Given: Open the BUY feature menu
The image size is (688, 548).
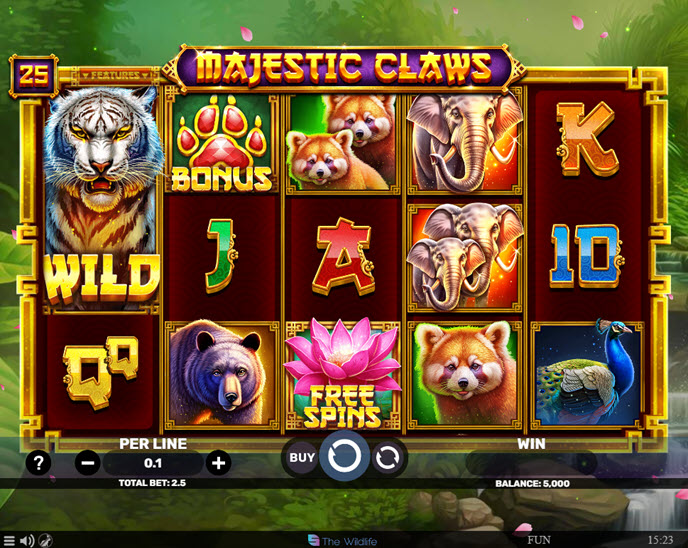Looking at the screenshot, I should point(302,458).
